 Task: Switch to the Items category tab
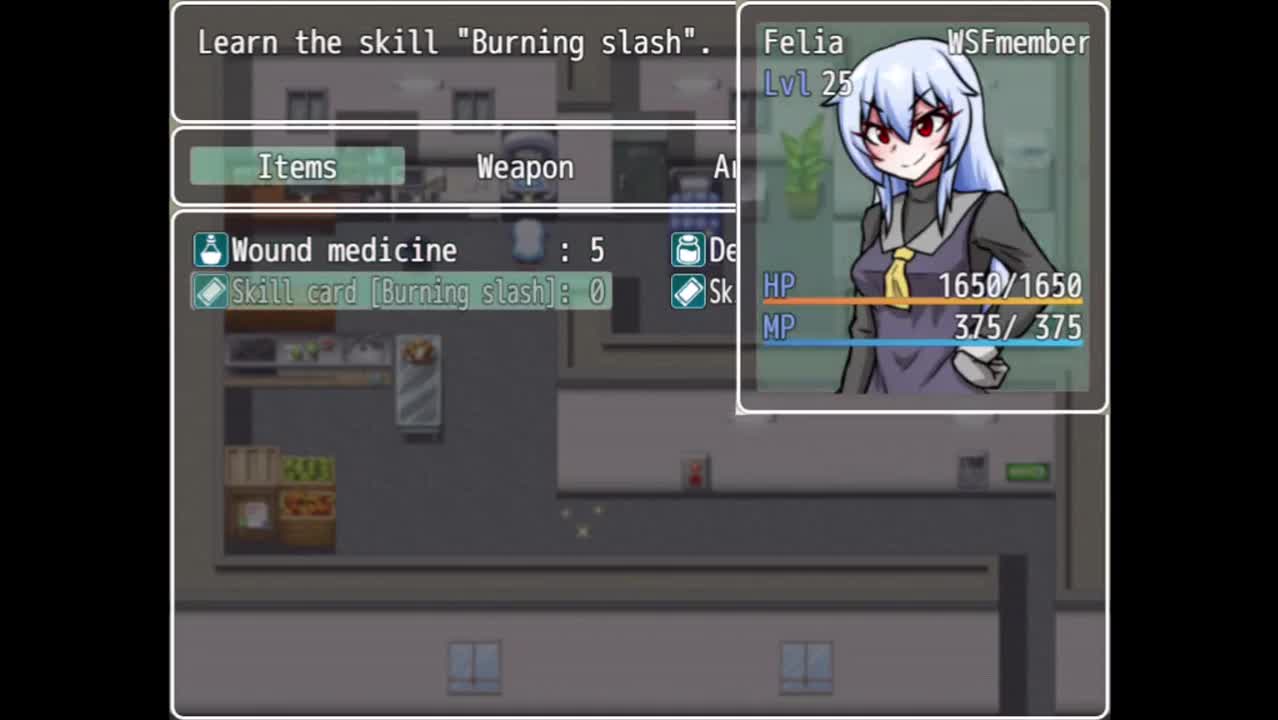coord(297,167)
